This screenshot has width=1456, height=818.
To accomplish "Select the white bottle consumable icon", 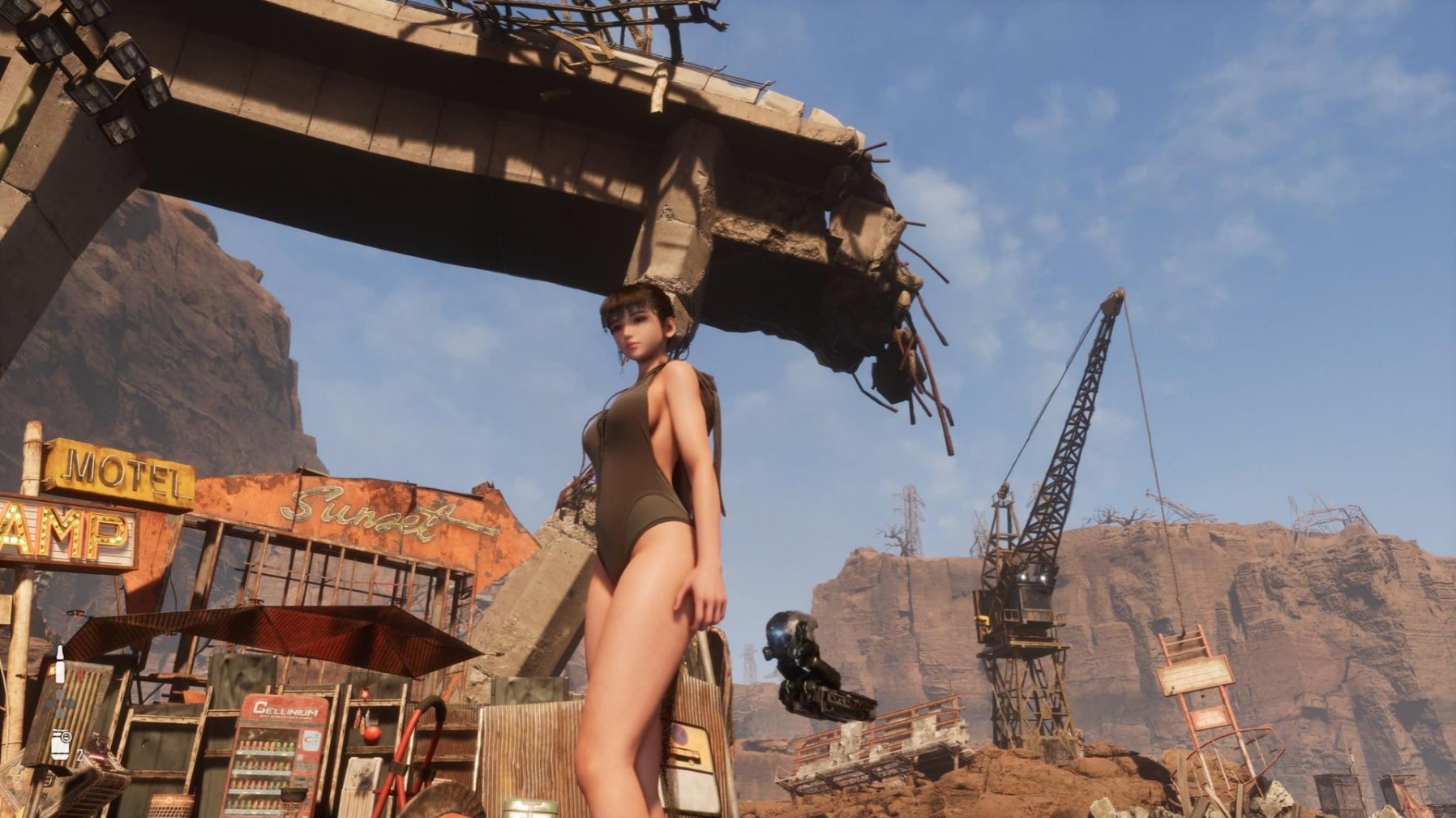I will [59, 666].
